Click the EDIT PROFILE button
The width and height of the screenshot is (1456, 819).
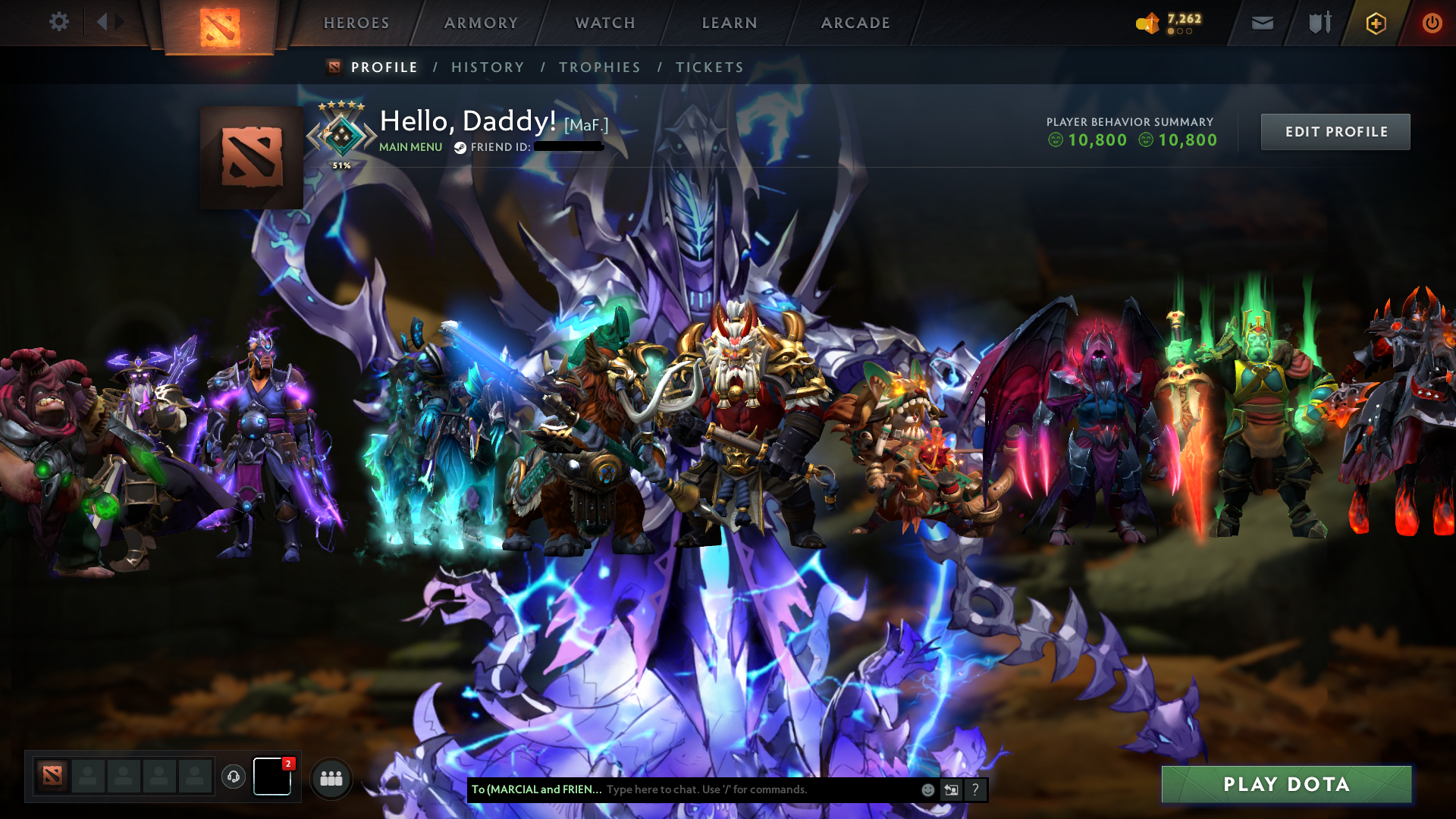1335,131
